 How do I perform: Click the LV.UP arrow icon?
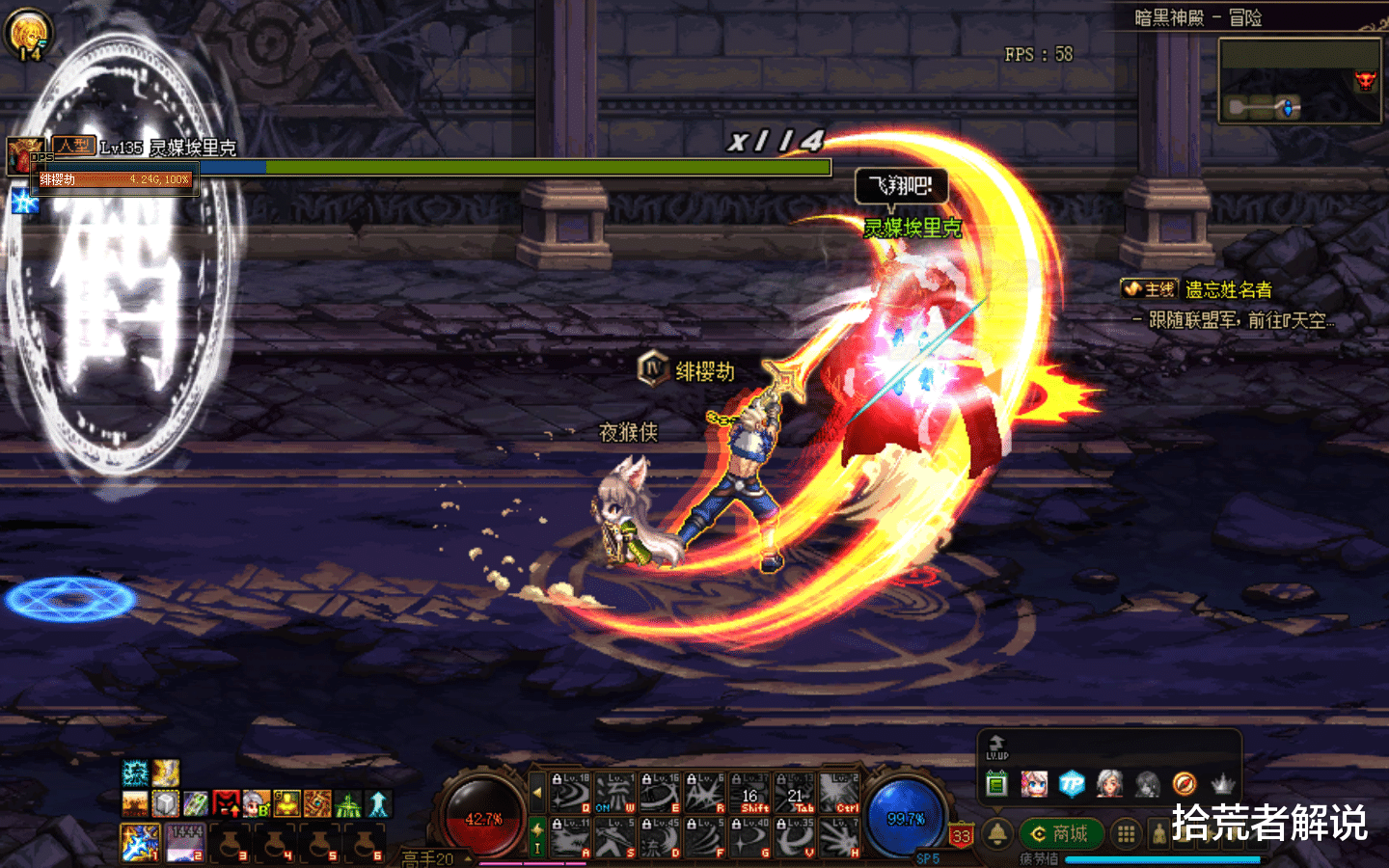pos(996,747)
